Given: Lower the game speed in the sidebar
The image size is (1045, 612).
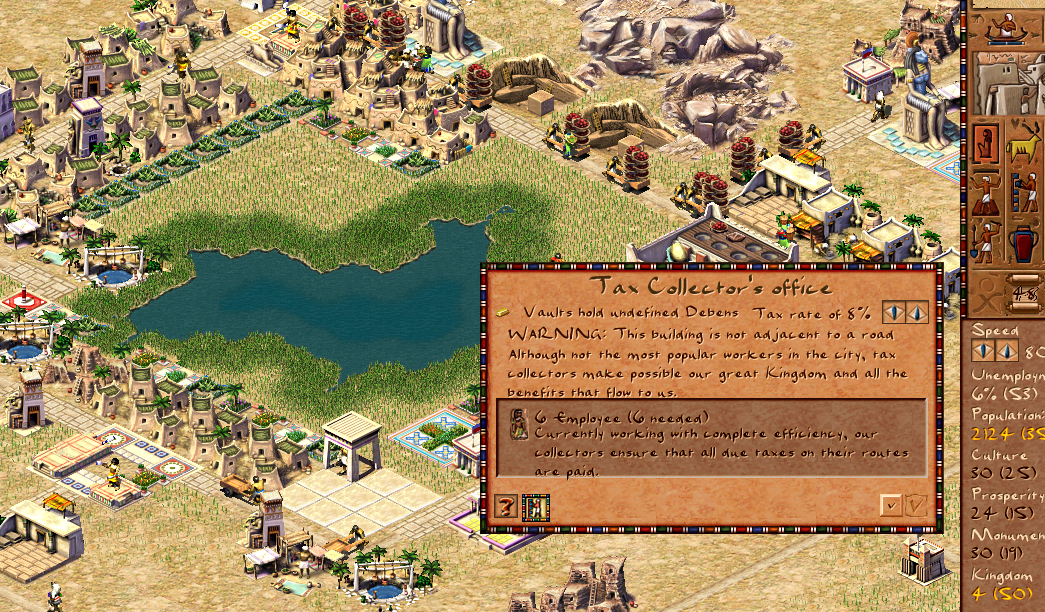Looking at the screenshot, I should pyautogui.click(x=982, y=351).
